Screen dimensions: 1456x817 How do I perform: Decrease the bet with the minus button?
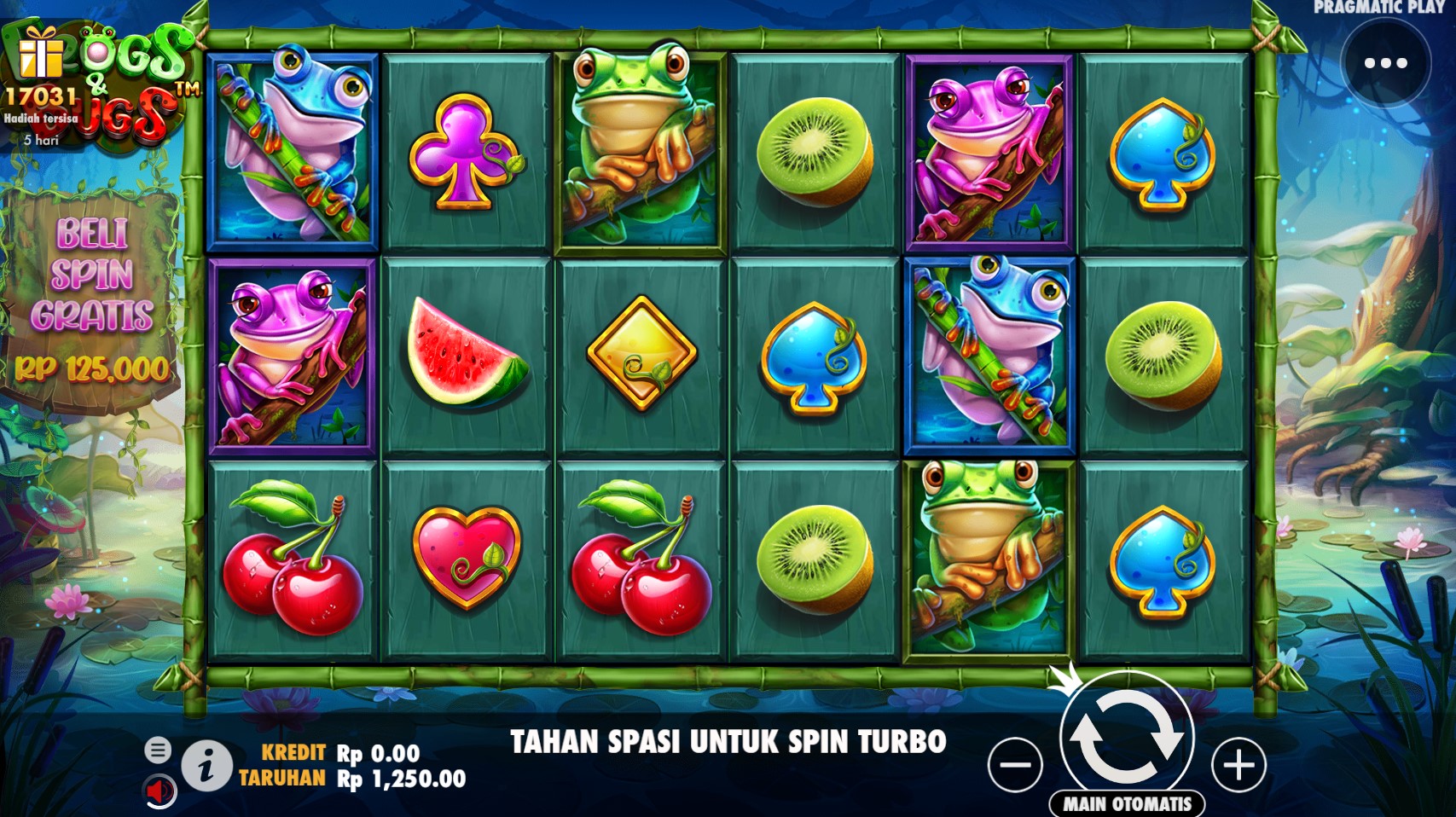[x=1015, y=765]
